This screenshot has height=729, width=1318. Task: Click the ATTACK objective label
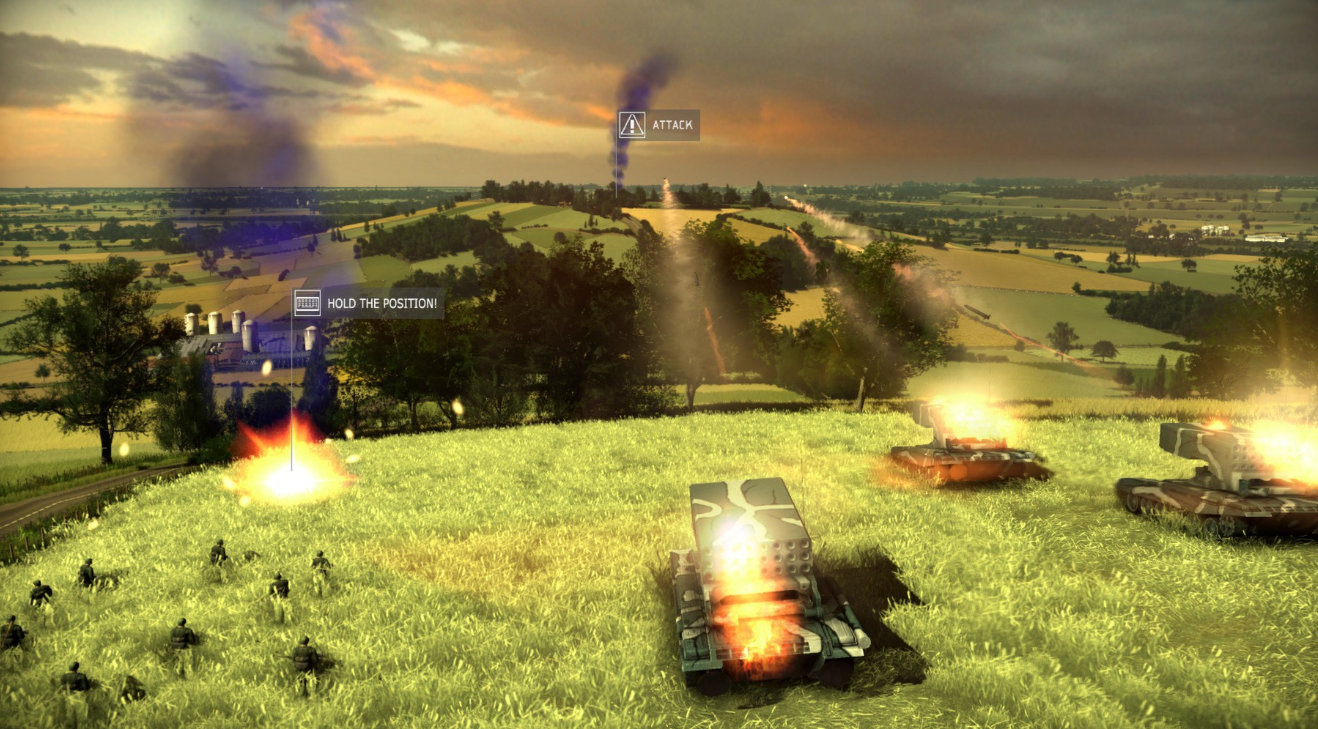[x=671, y=125]
